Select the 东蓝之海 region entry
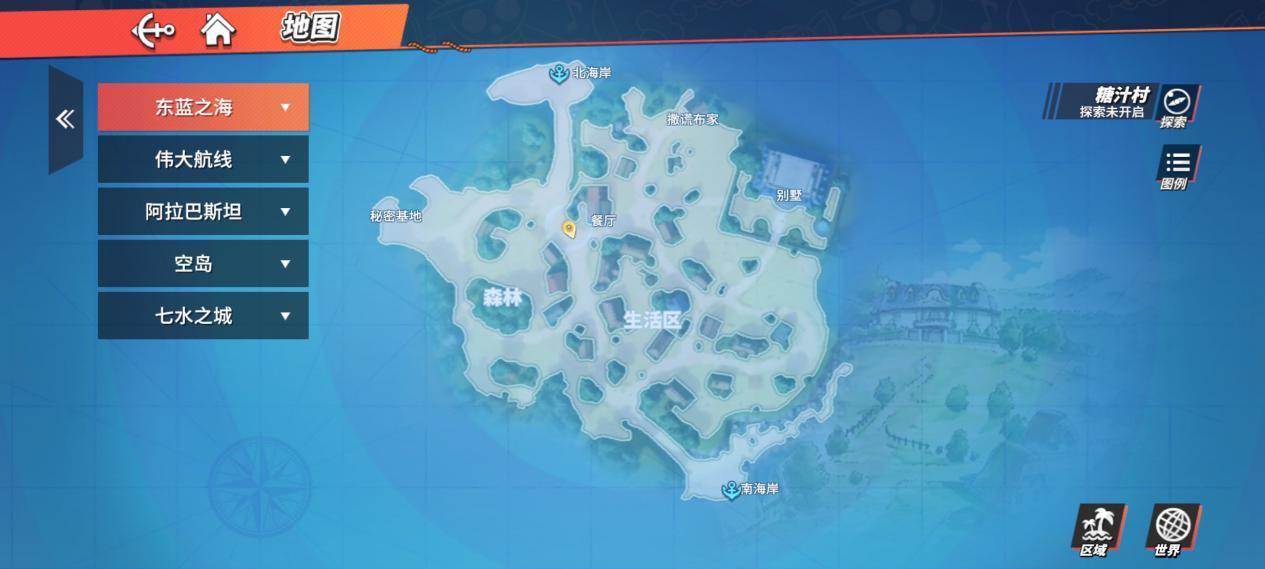Screen dimensions: 1265x569 click(203, 107)
